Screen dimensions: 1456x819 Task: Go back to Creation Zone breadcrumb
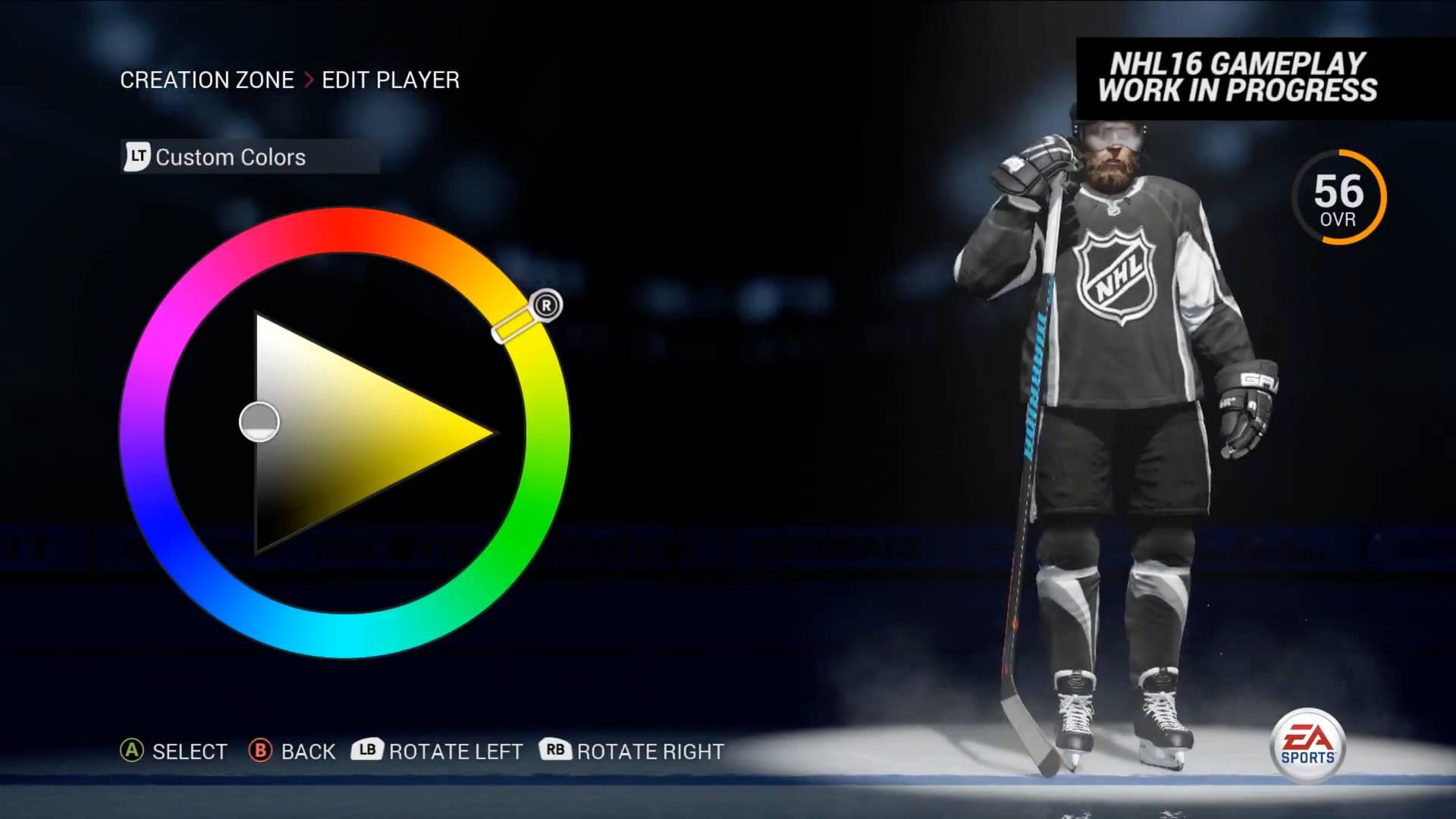click(206, 80)
